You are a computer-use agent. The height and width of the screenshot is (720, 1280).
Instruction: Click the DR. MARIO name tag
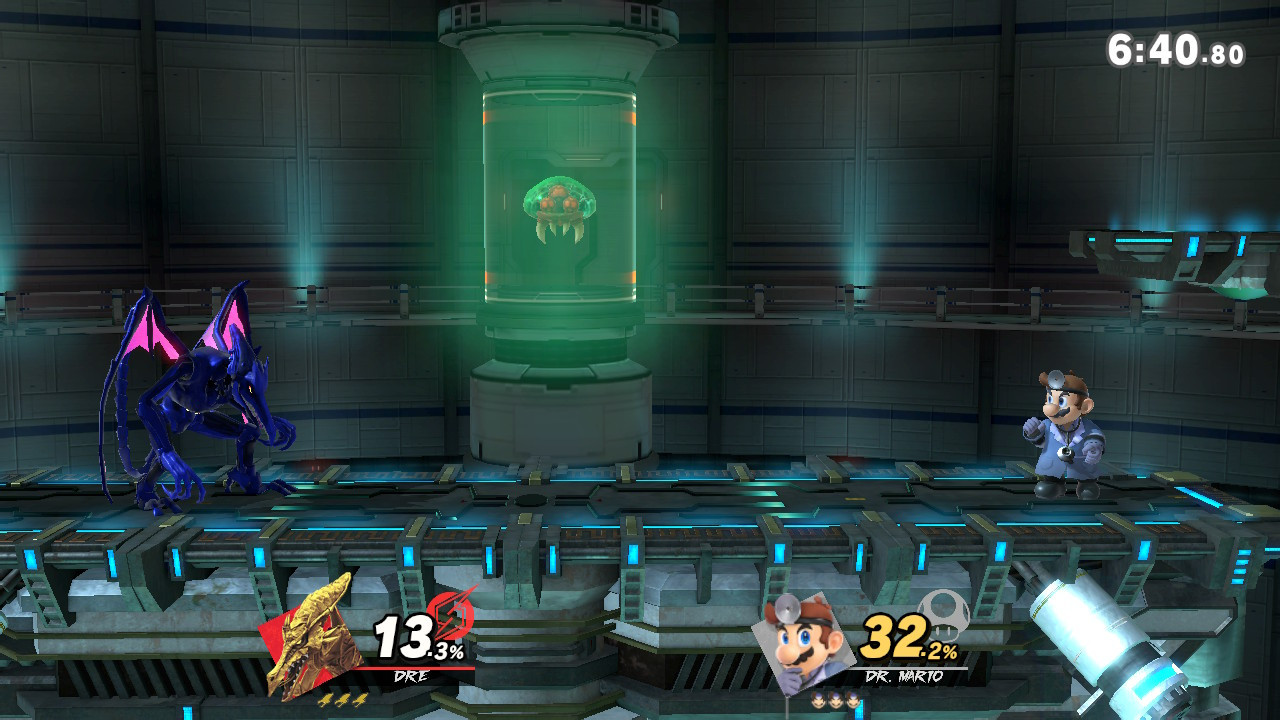[904, 676]
